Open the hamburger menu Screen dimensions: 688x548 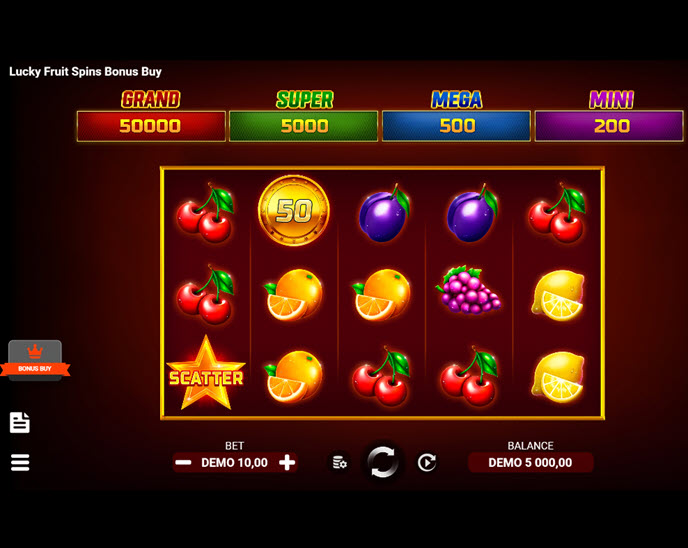coord(20,462)
